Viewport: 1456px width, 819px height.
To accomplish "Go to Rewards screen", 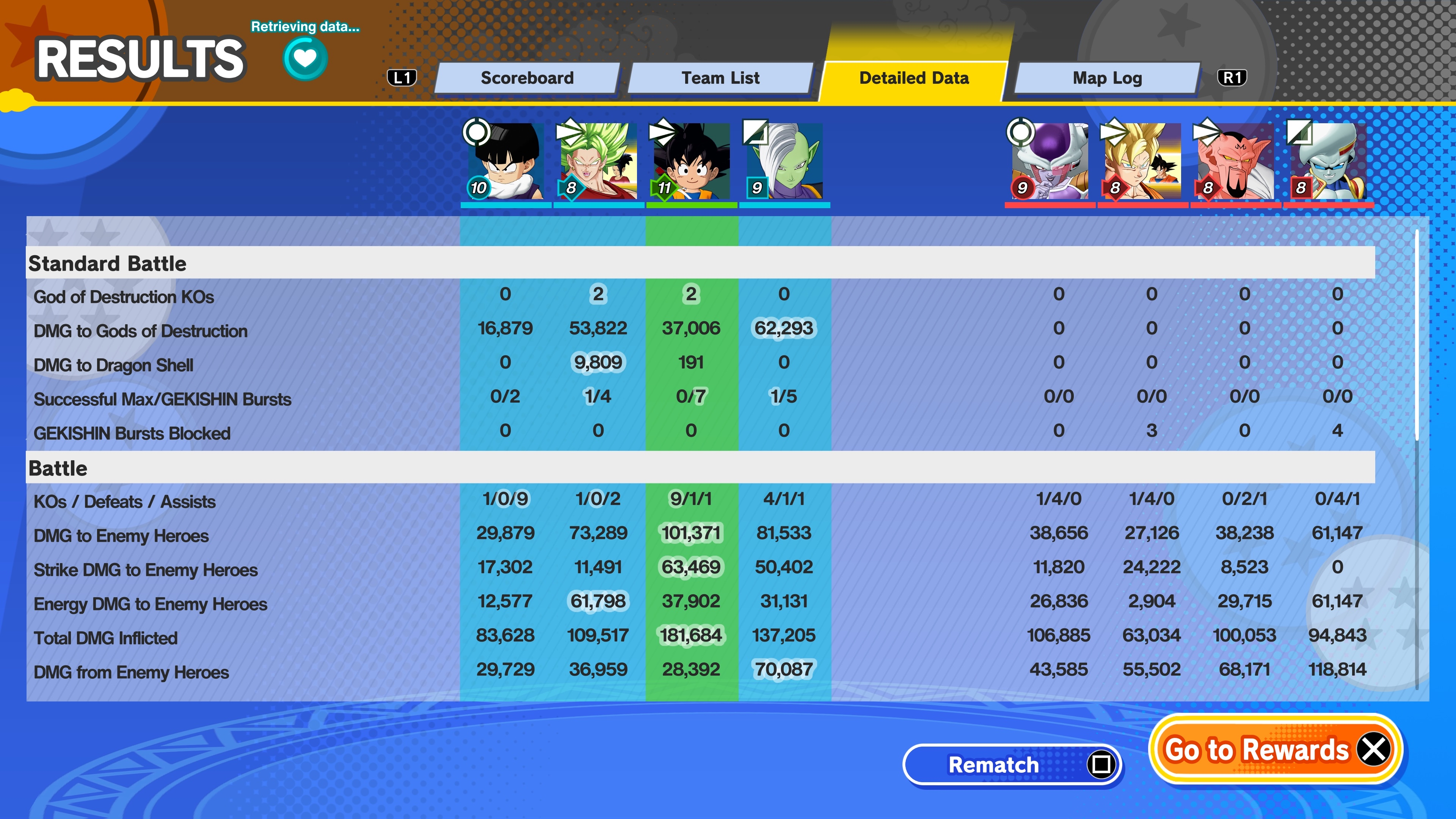I will 1275,750.
